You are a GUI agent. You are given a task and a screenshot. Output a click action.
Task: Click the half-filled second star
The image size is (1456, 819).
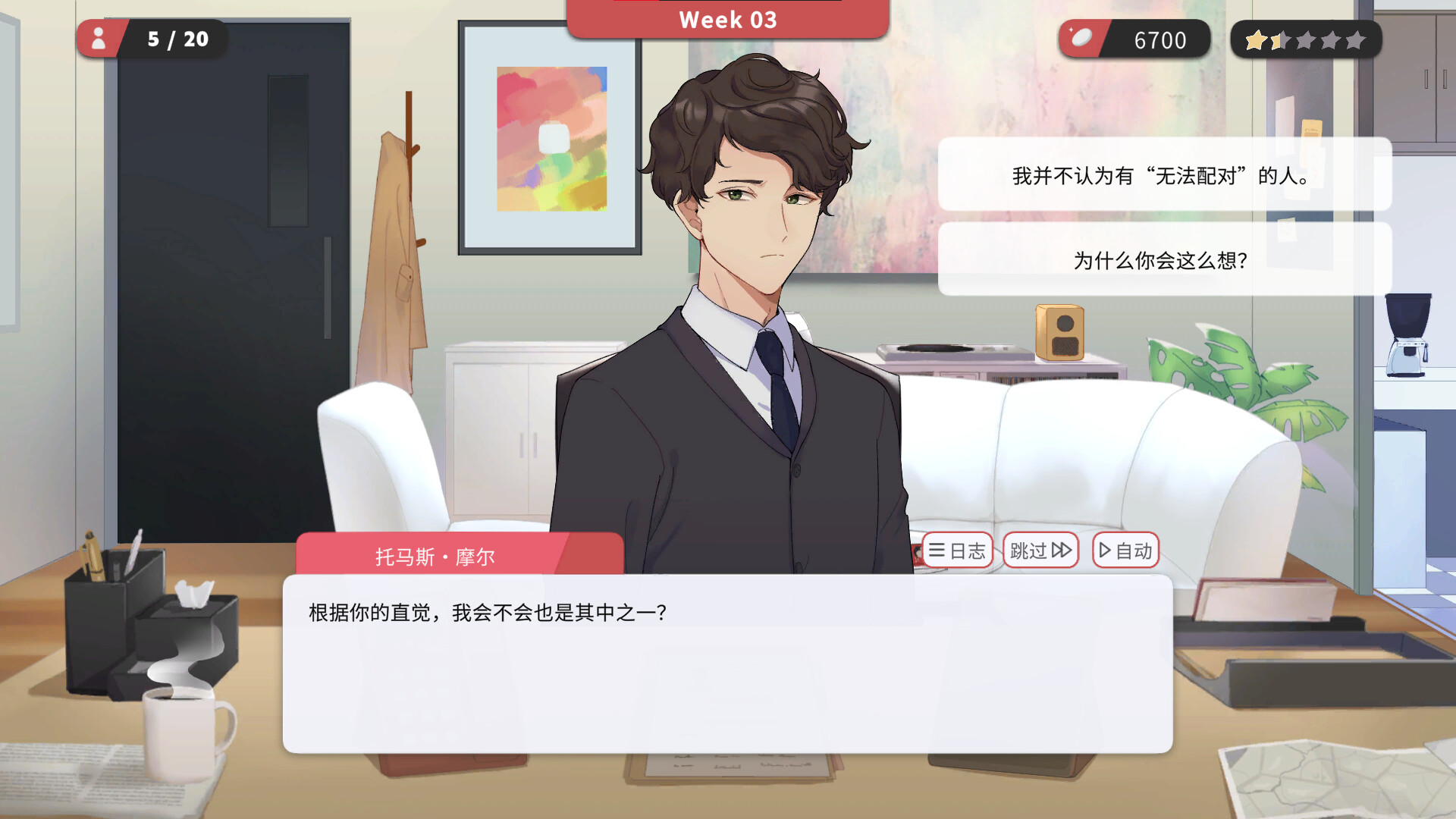tap(1281, 39)
